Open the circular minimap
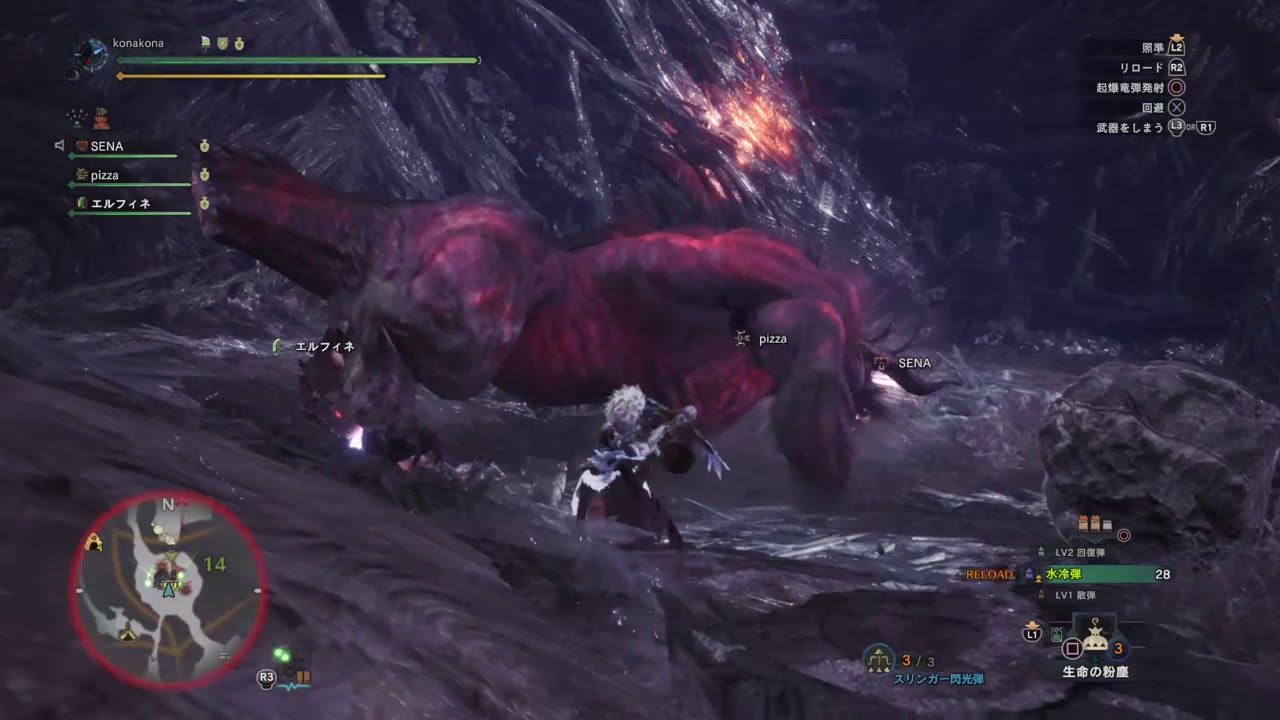This screenshot has width=1280, height=720. pos(169,590)
